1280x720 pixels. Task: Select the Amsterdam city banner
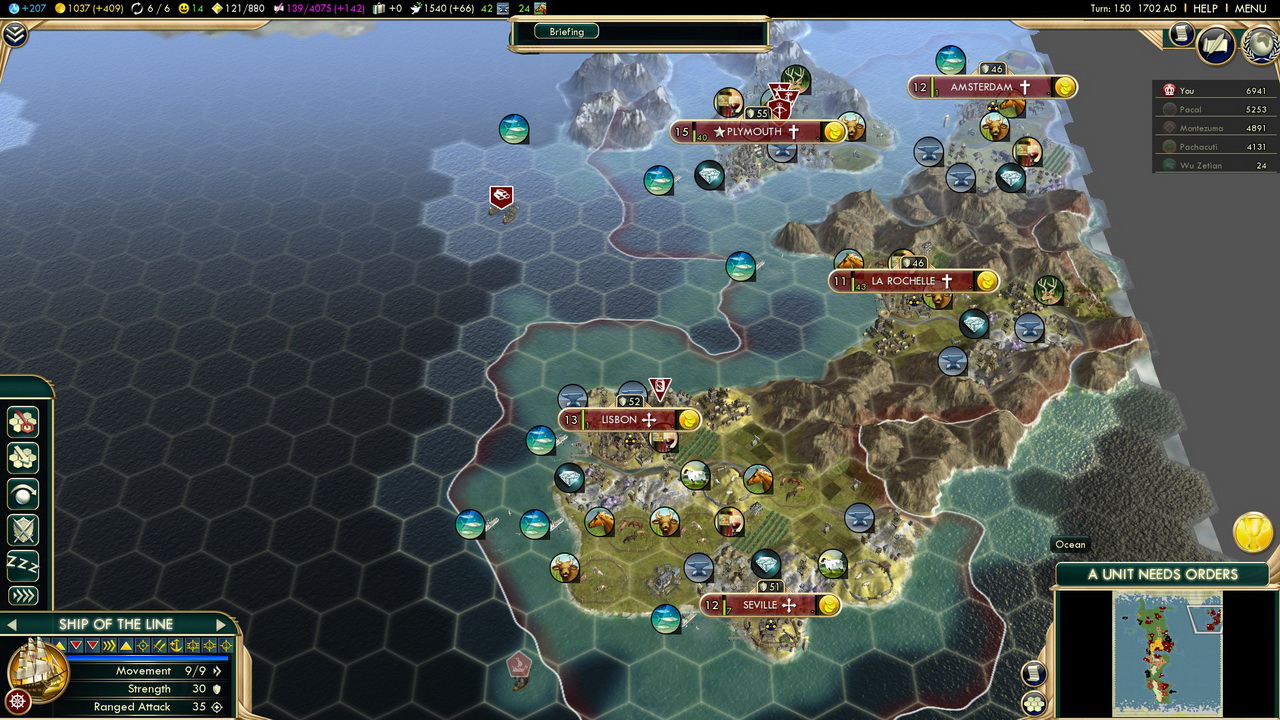(x=982, y=88)
